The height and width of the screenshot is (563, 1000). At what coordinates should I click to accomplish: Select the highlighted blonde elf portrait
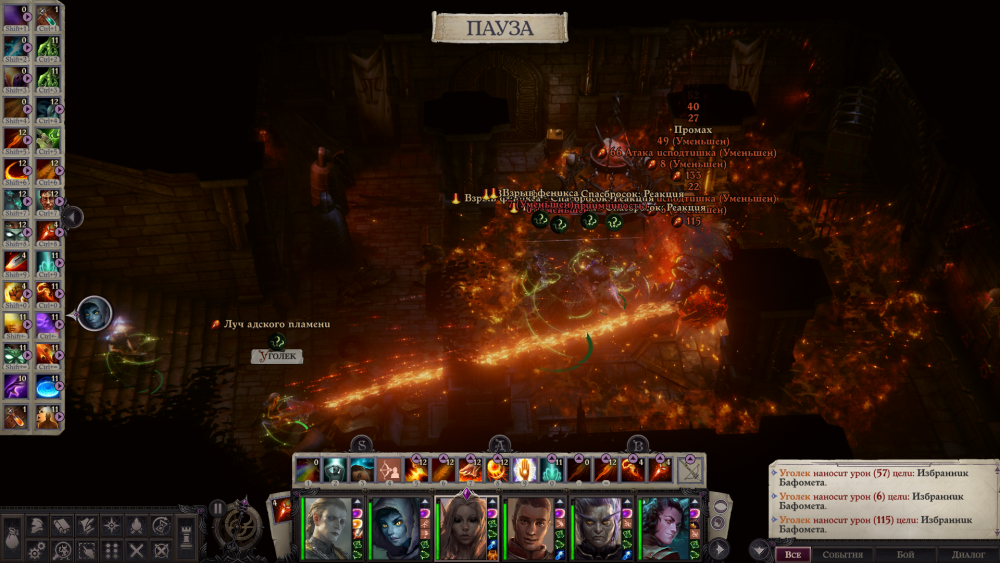point(461,528)
